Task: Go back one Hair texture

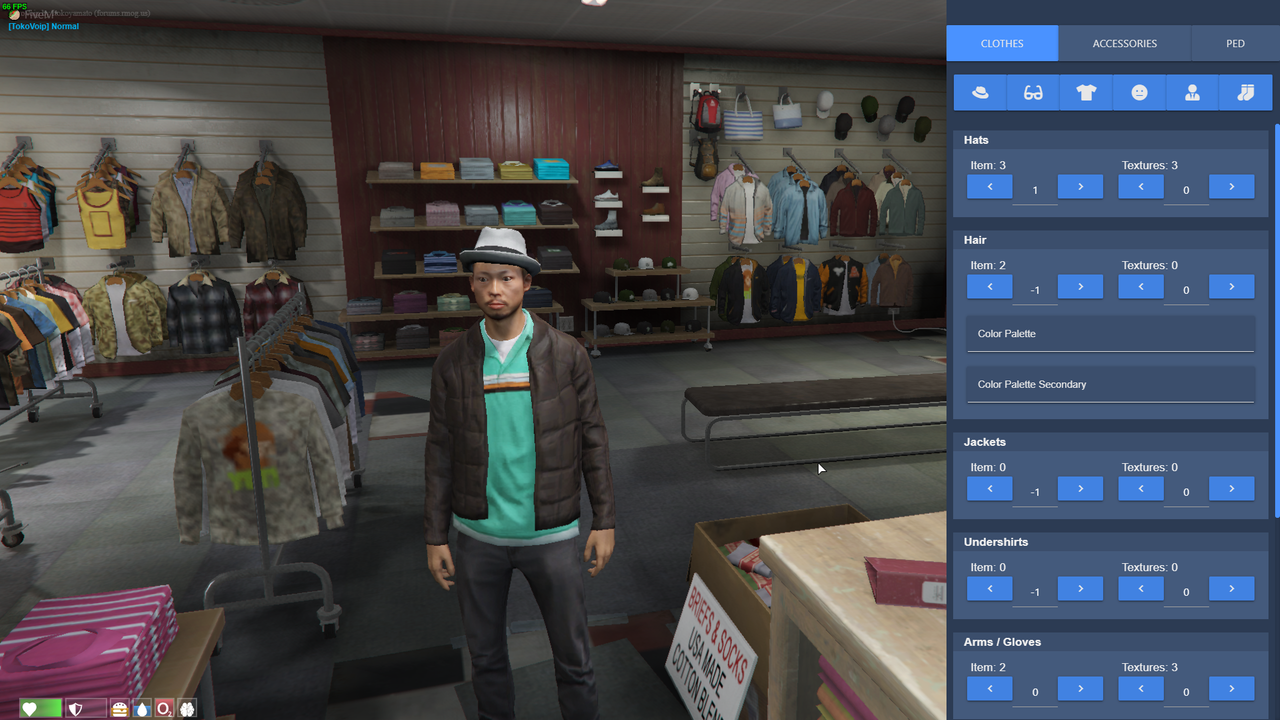Action: pyautogui.click(x=1141, y=287)
